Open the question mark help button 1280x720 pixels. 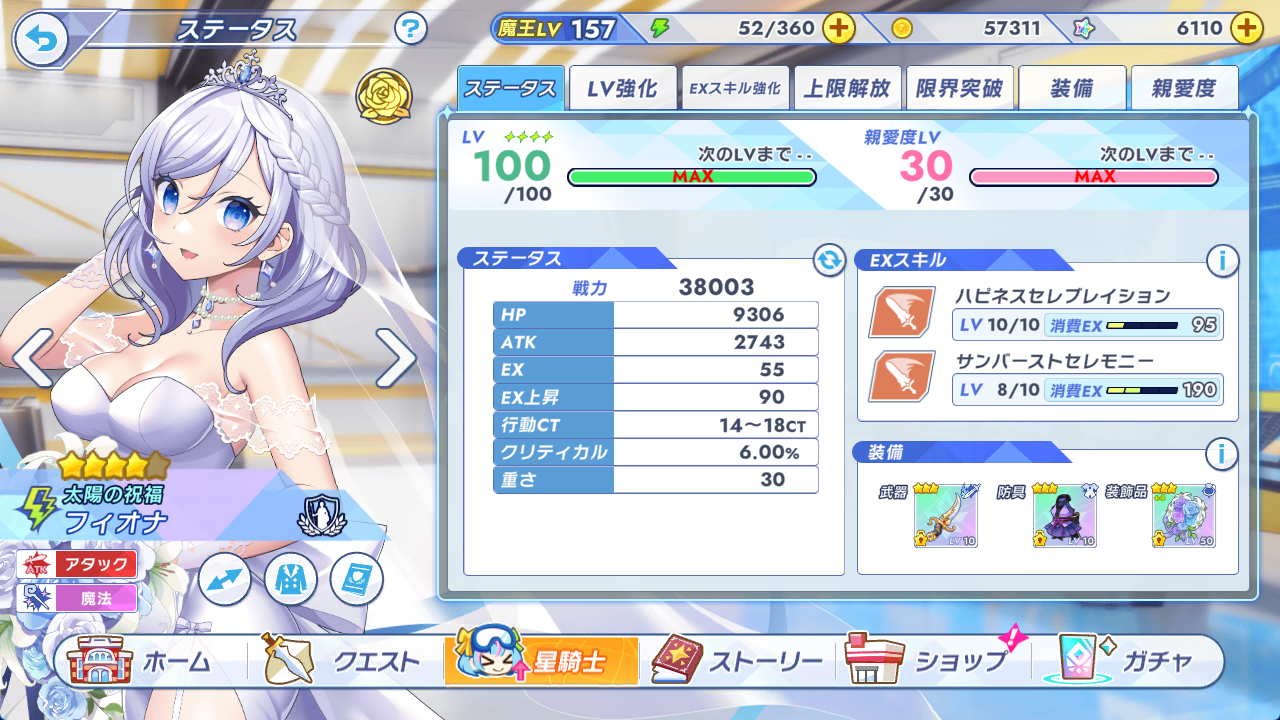tap(410, 29)
